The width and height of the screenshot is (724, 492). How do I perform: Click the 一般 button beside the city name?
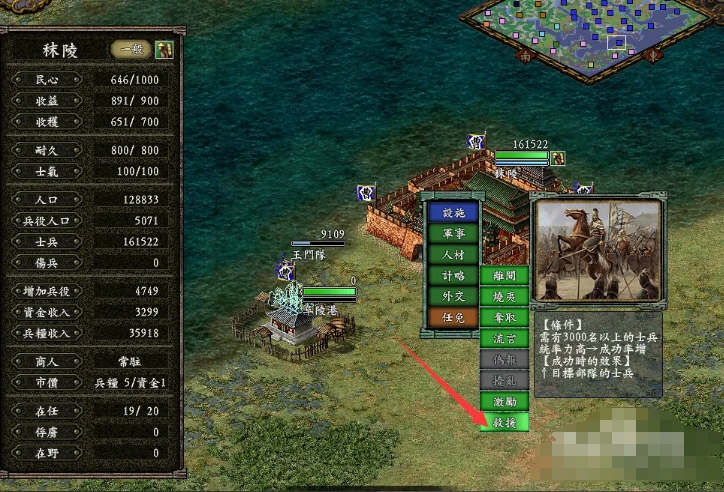pyautogui.click(x=131, y=49)
